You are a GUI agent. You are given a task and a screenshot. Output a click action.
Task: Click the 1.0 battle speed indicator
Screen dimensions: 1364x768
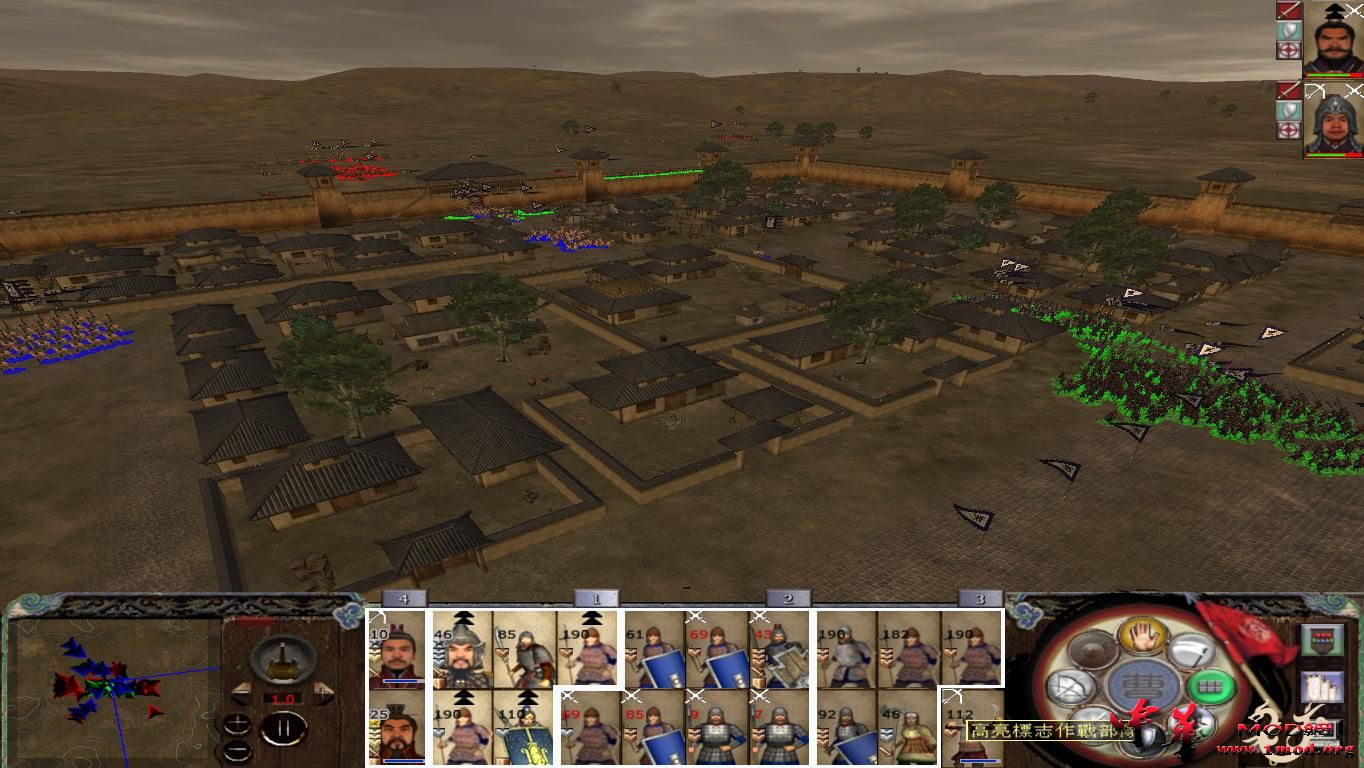[x=283, y=699]
